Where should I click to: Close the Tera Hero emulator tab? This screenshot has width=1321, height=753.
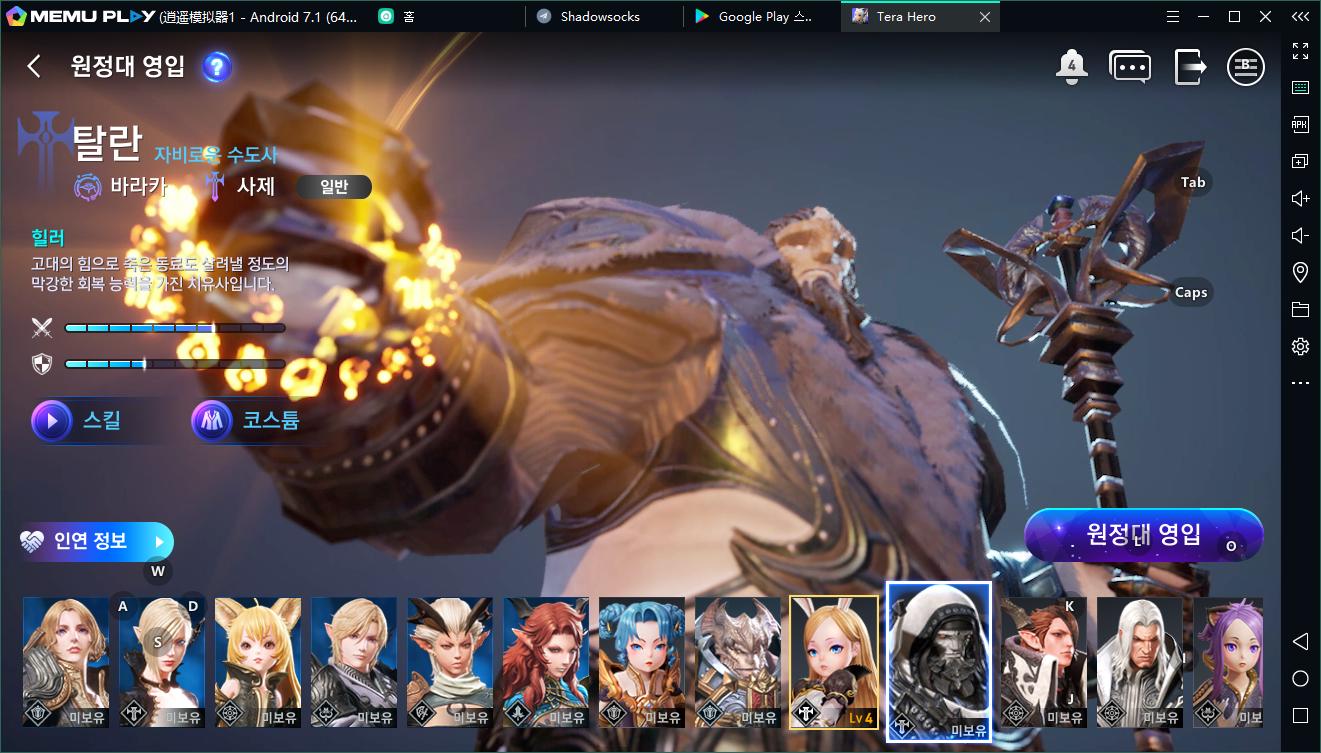click(985, 17)
